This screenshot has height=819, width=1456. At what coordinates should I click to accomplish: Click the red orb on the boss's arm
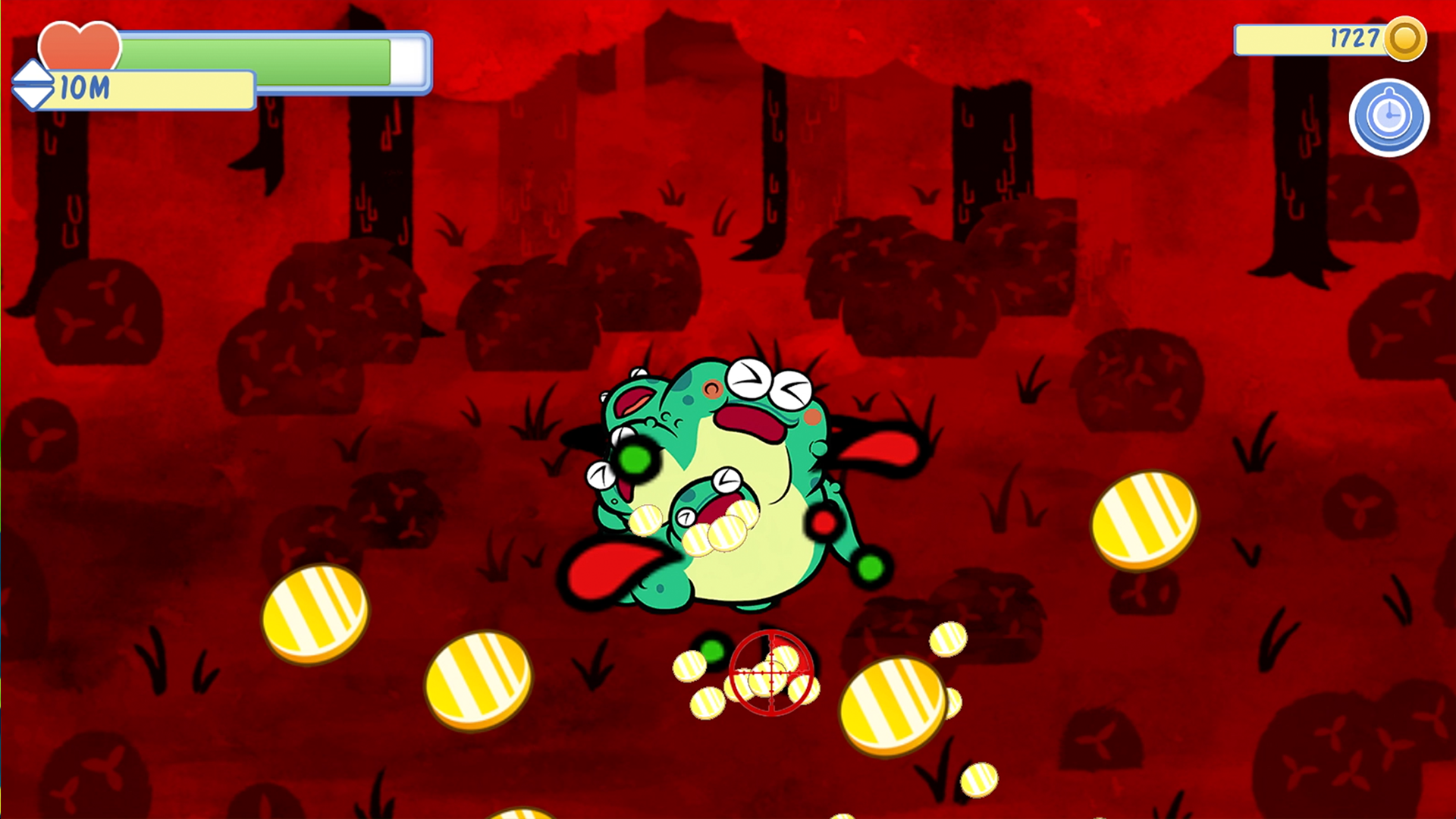[x=821, y=522]
